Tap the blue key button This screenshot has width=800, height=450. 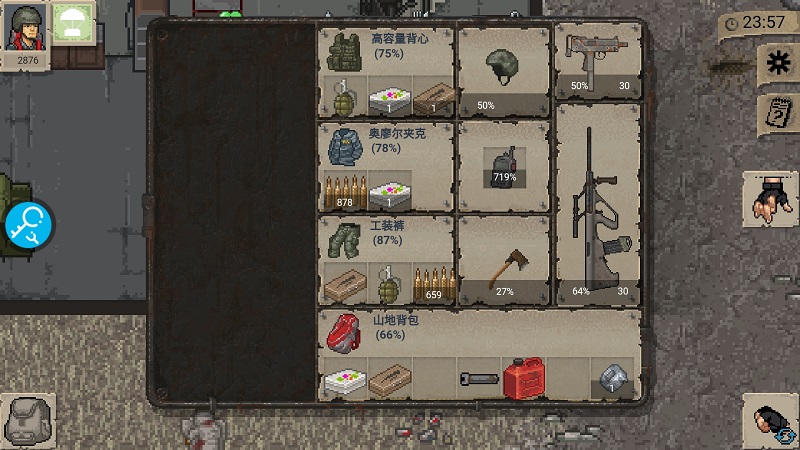coord(27,226)
